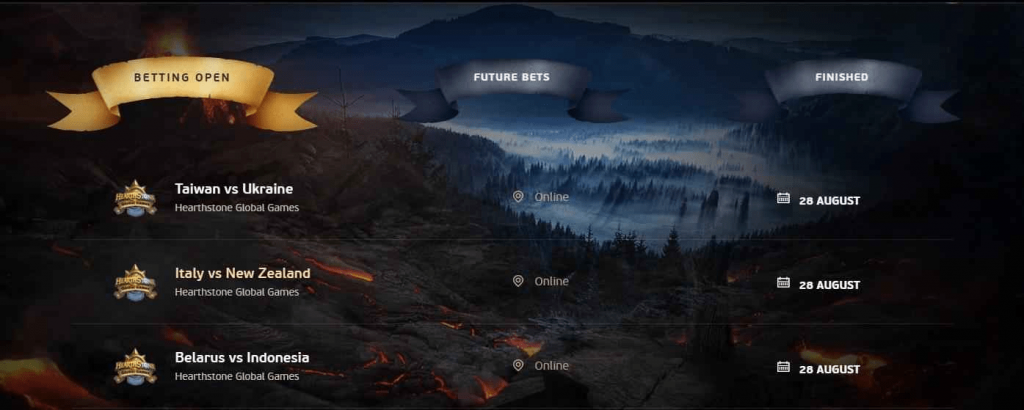Select the Italy vs New Zealand match
This screenshot has width=1024, height=410.
[x=242, y=273]
